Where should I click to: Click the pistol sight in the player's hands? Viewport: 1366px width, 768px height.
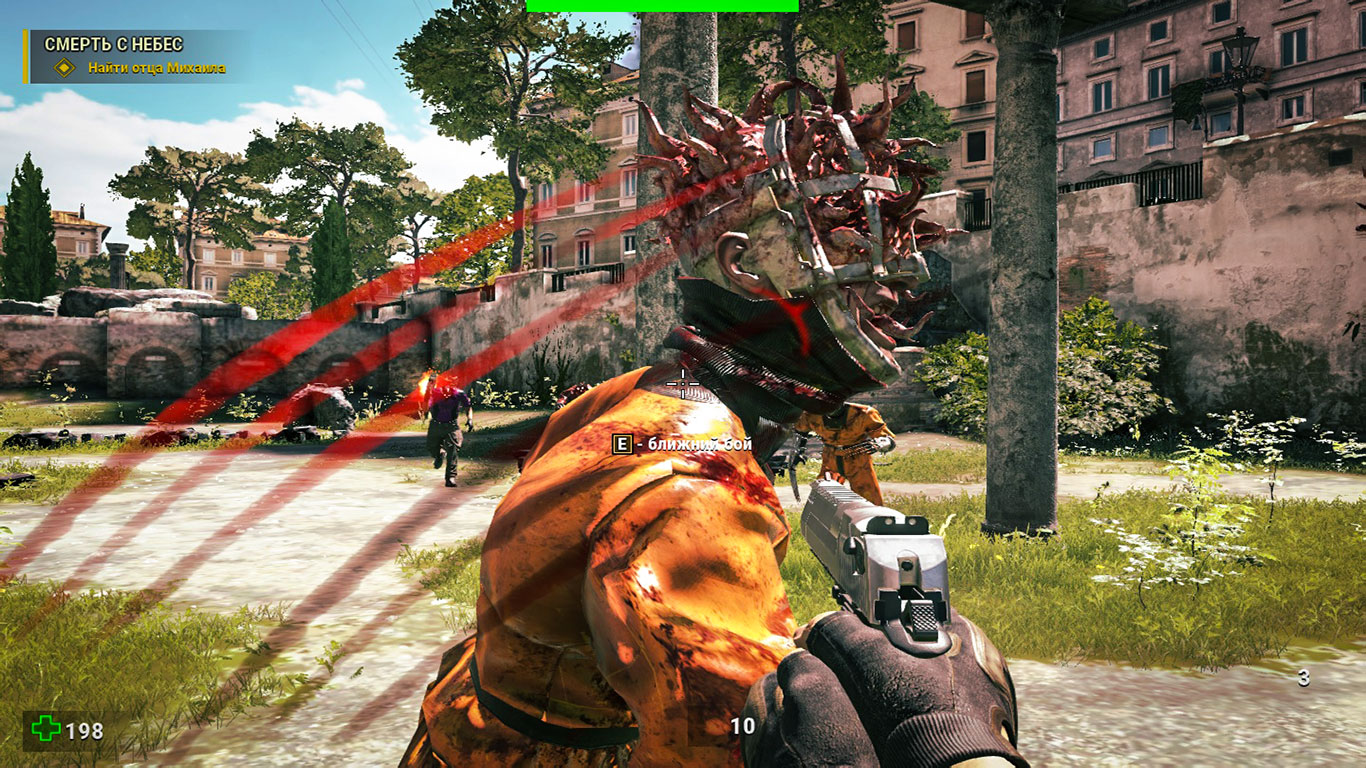[x=898, y=525]
